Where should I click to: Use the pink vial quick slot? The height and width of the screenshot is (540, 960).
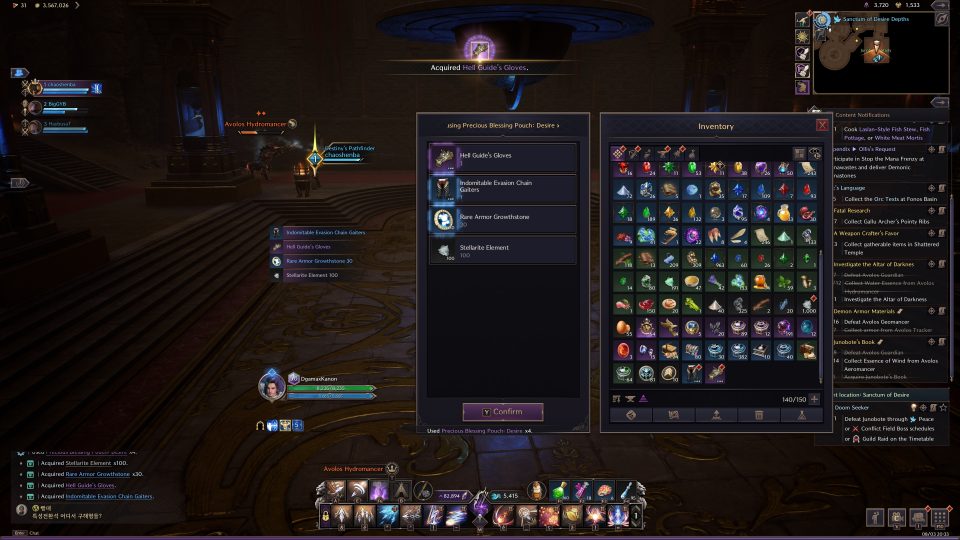583,489
